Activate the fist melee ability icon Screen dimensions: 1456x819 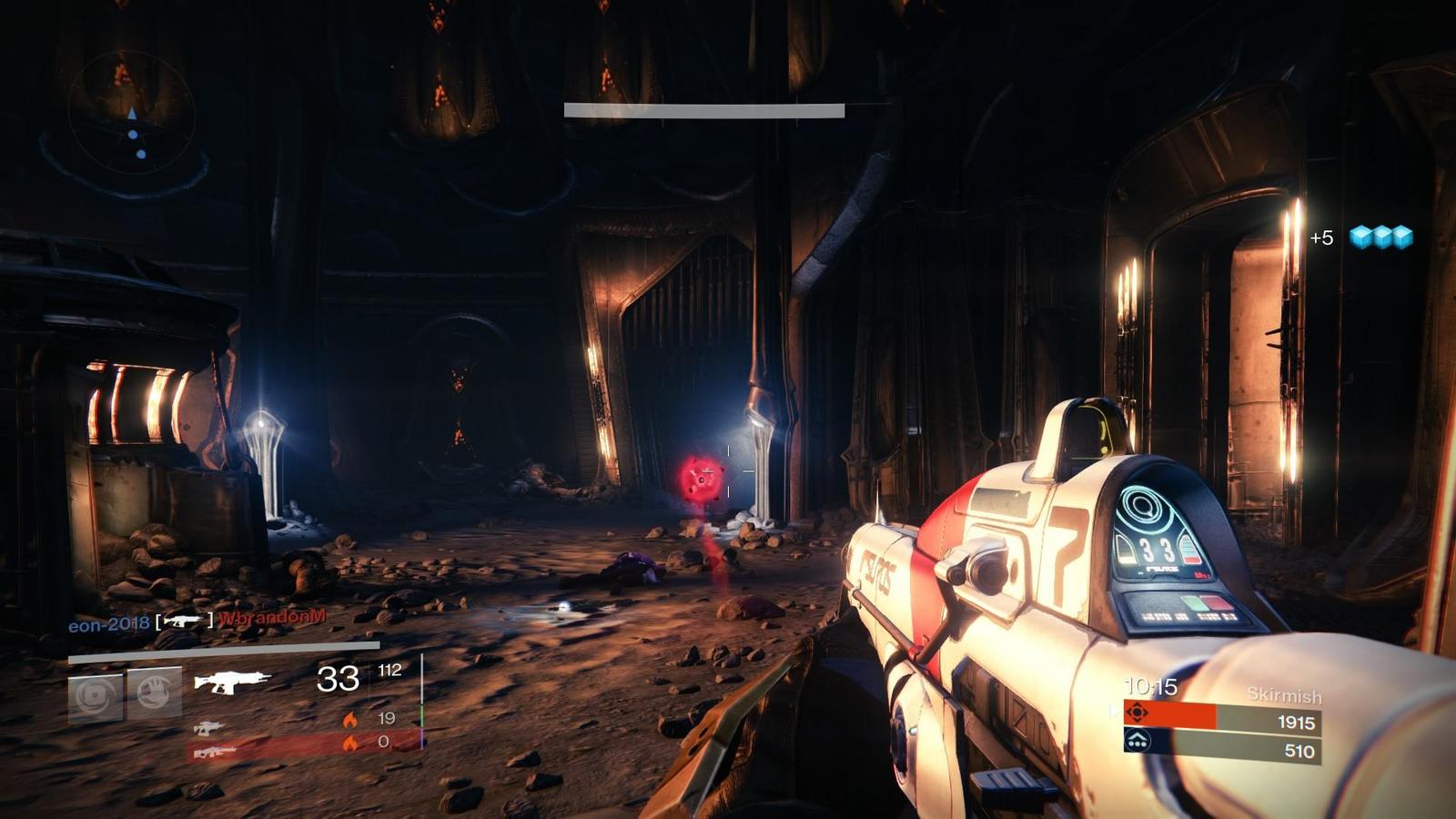tap(154, 694)
